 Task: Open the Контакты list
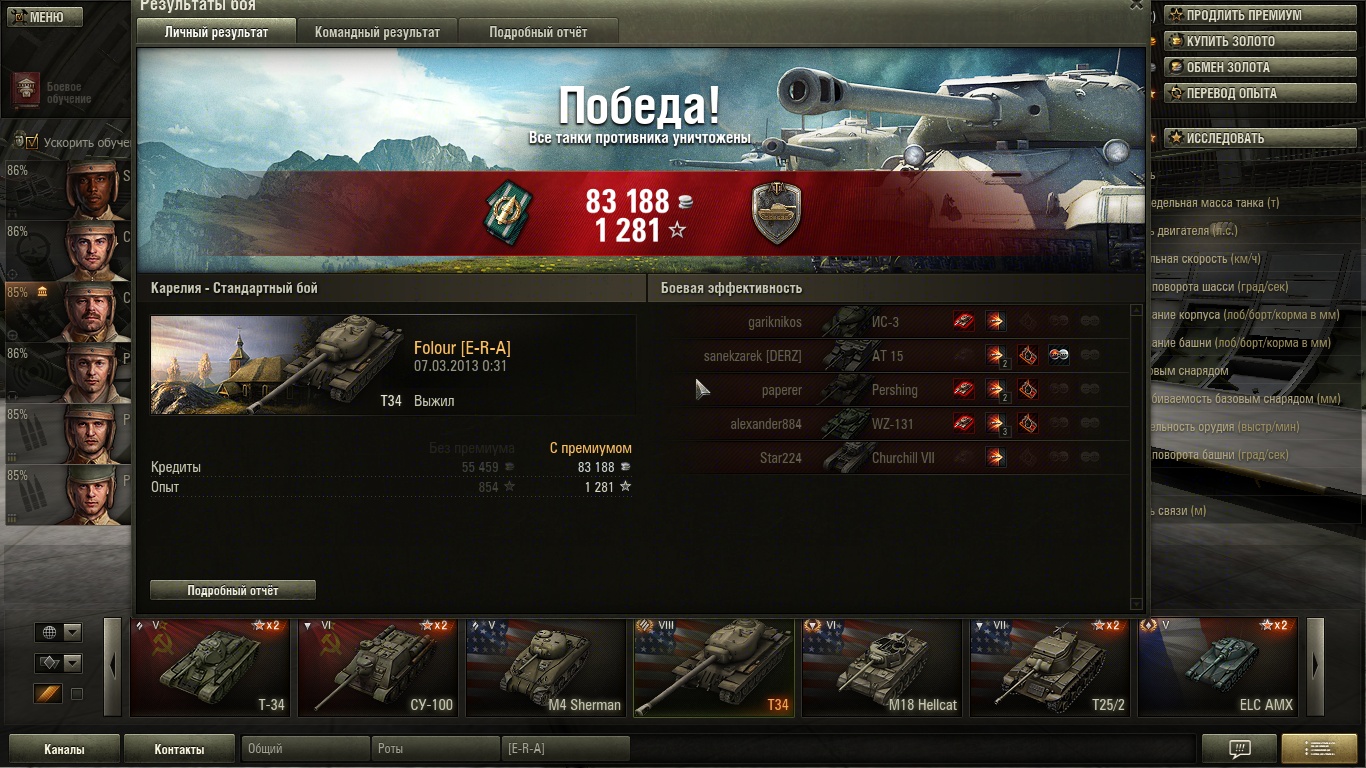(179, 749)
